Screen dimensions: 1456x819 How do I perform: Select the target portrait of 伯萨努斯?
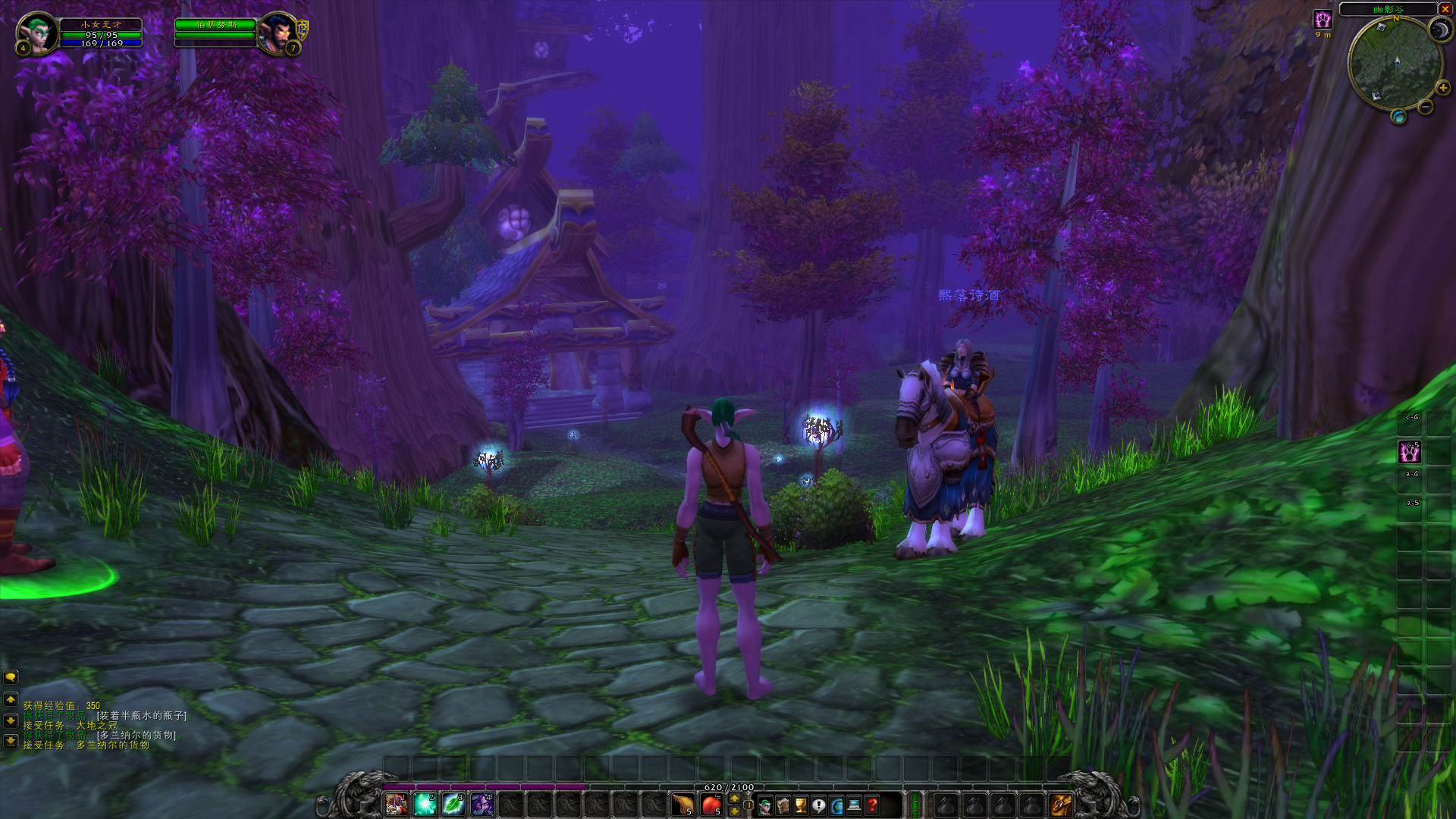[276, 33]
